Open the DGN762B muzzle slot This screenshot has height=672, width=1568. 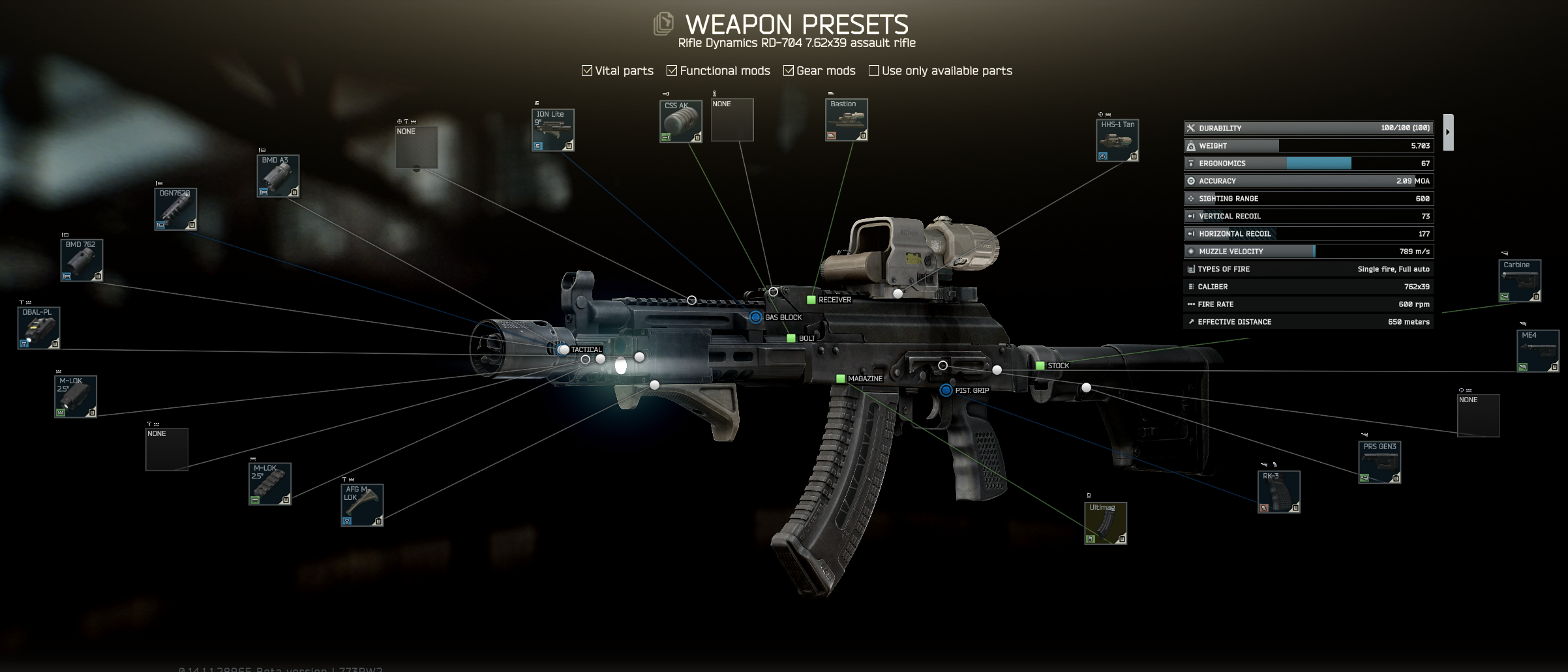coord(175,209)
